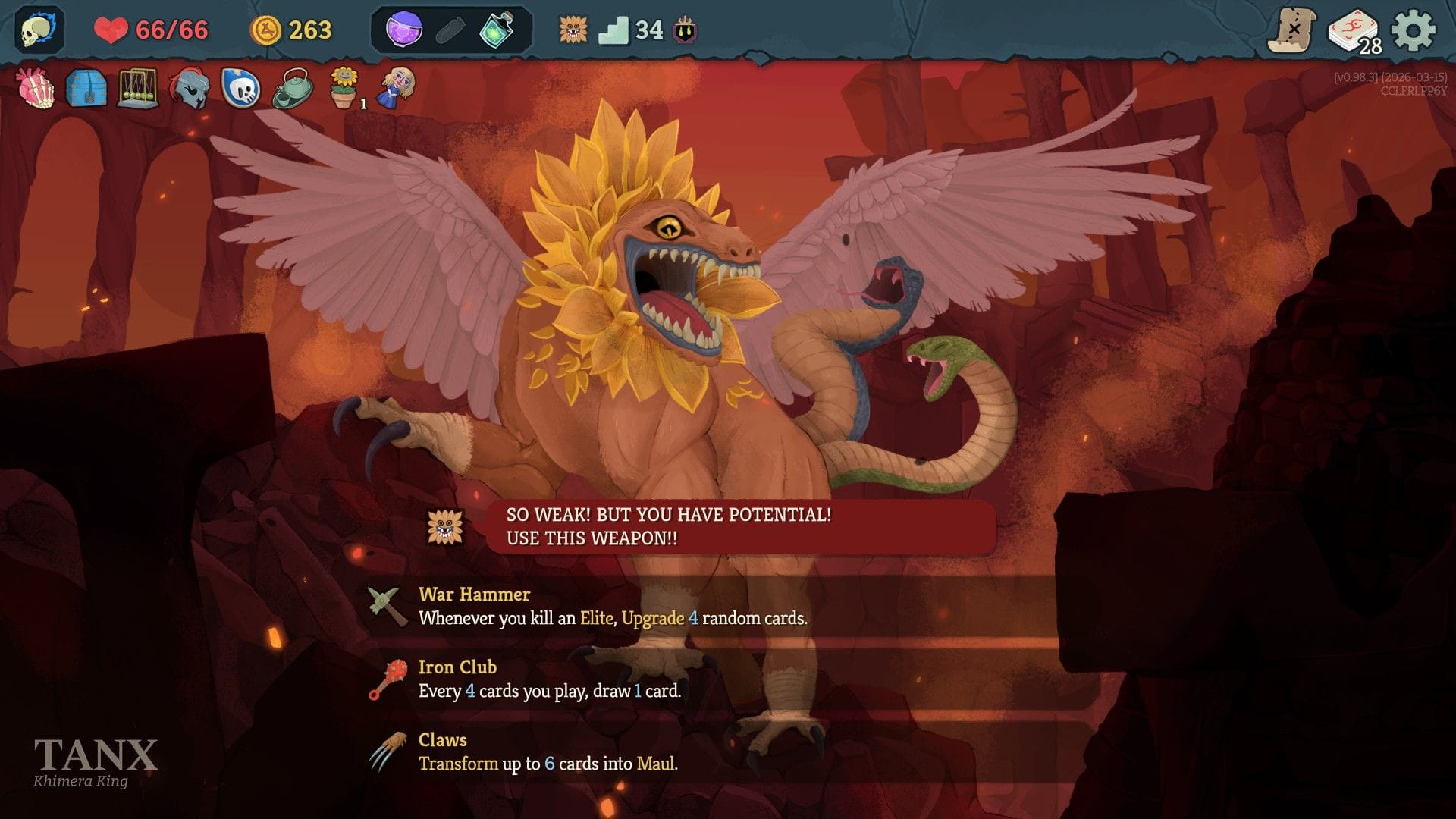The height and width of the screenshot is (819, 1456).
Task: Open the settings gear
Action: click(x=1414, y=30)
